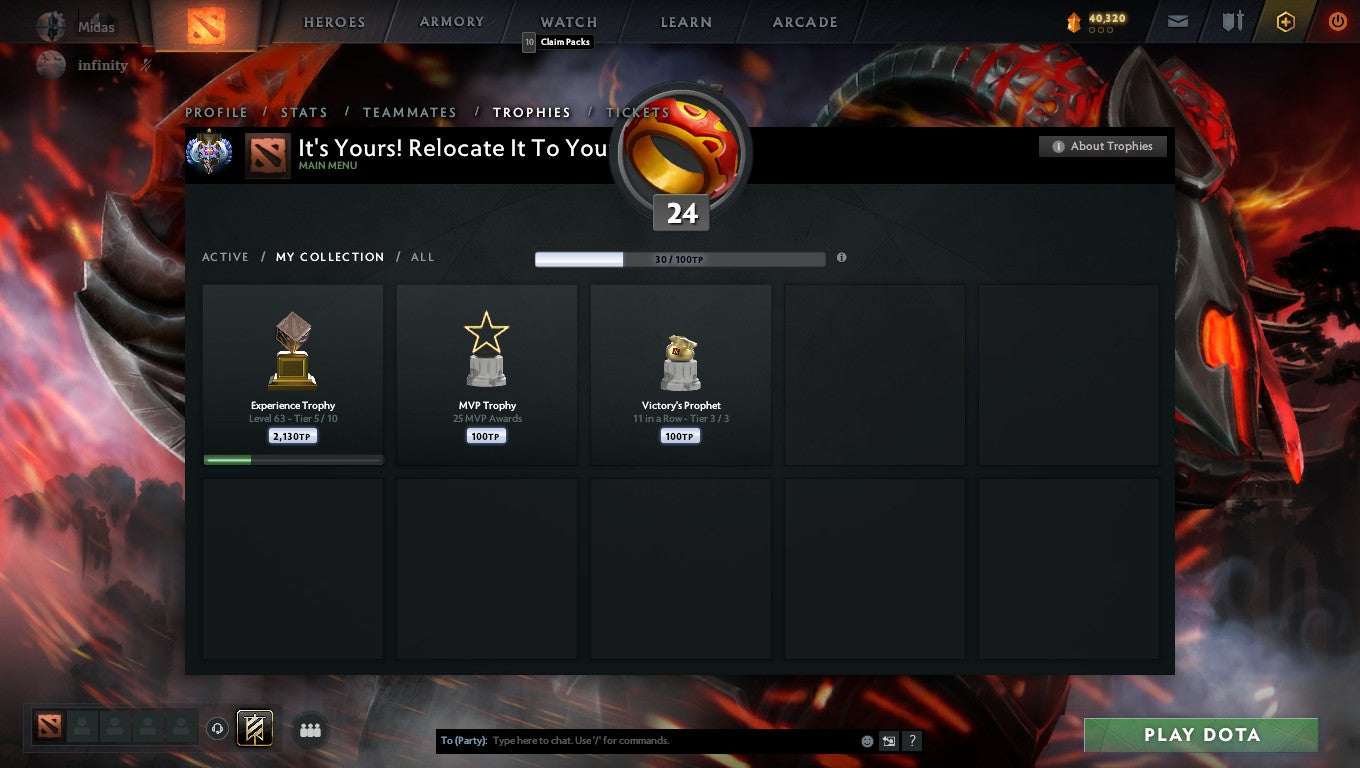Image resolution: width=1360 pixels, height=768 pixels.
Task: Open the voice chat headset icon
Action: 218,729
